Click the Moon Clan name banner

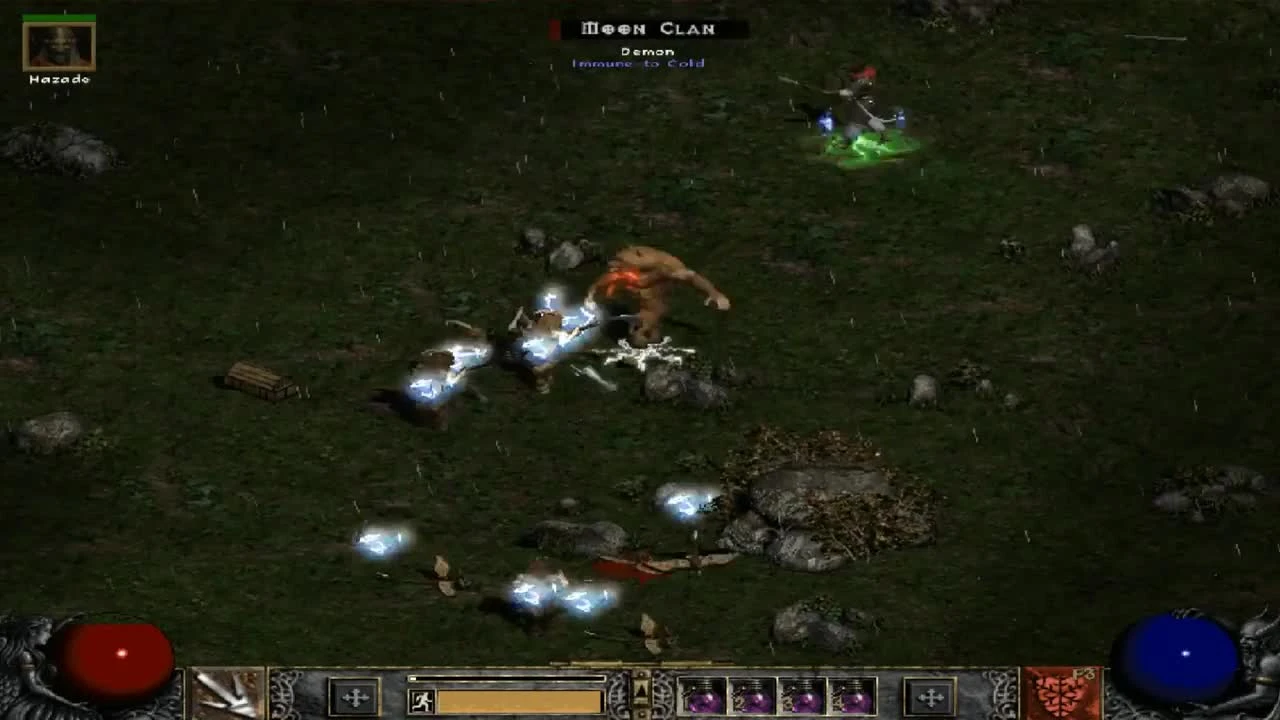click(650, 28)
